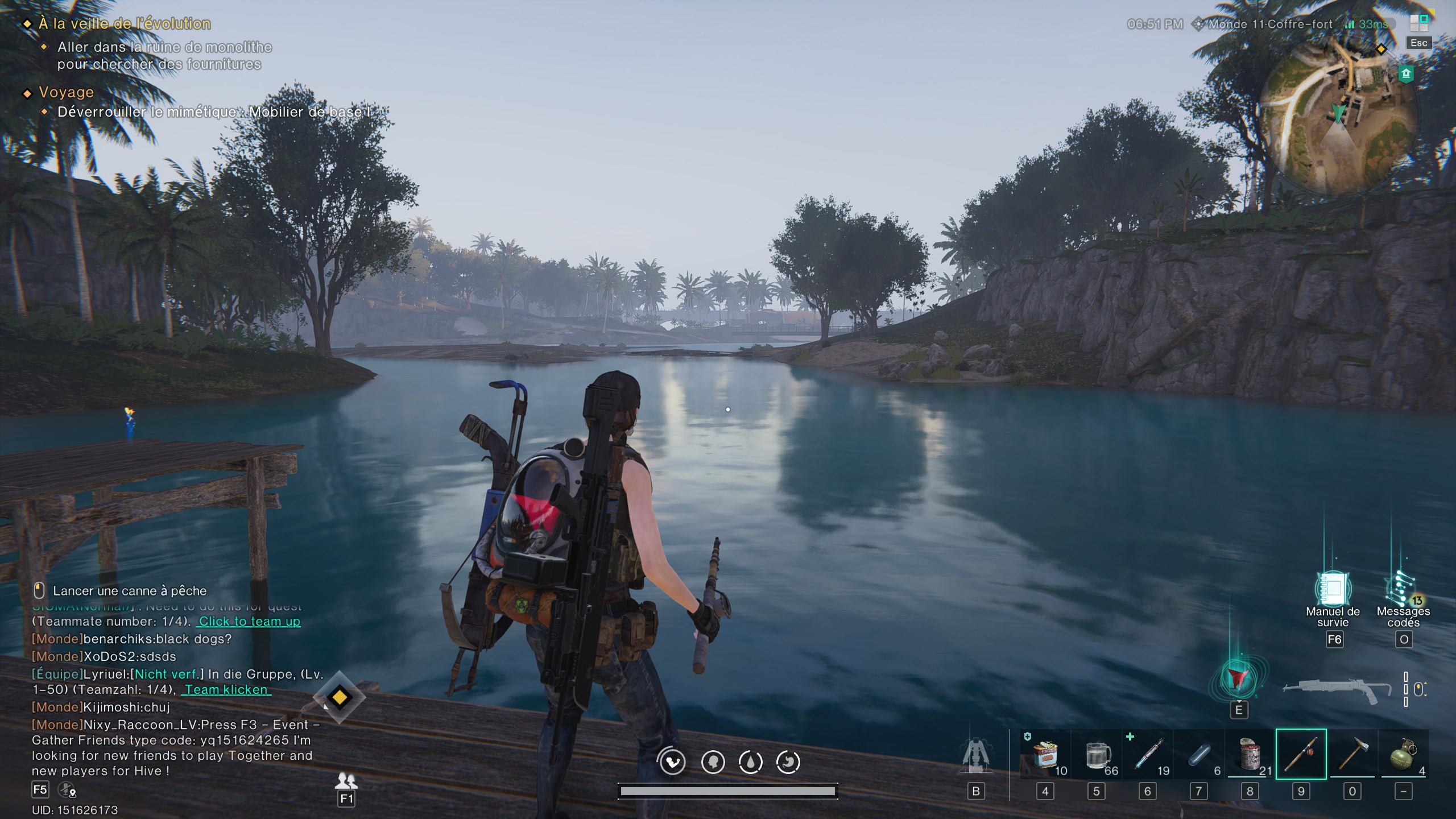Switch to the grey crossbow weapon
The image size is (1456, 819).
1331,690
